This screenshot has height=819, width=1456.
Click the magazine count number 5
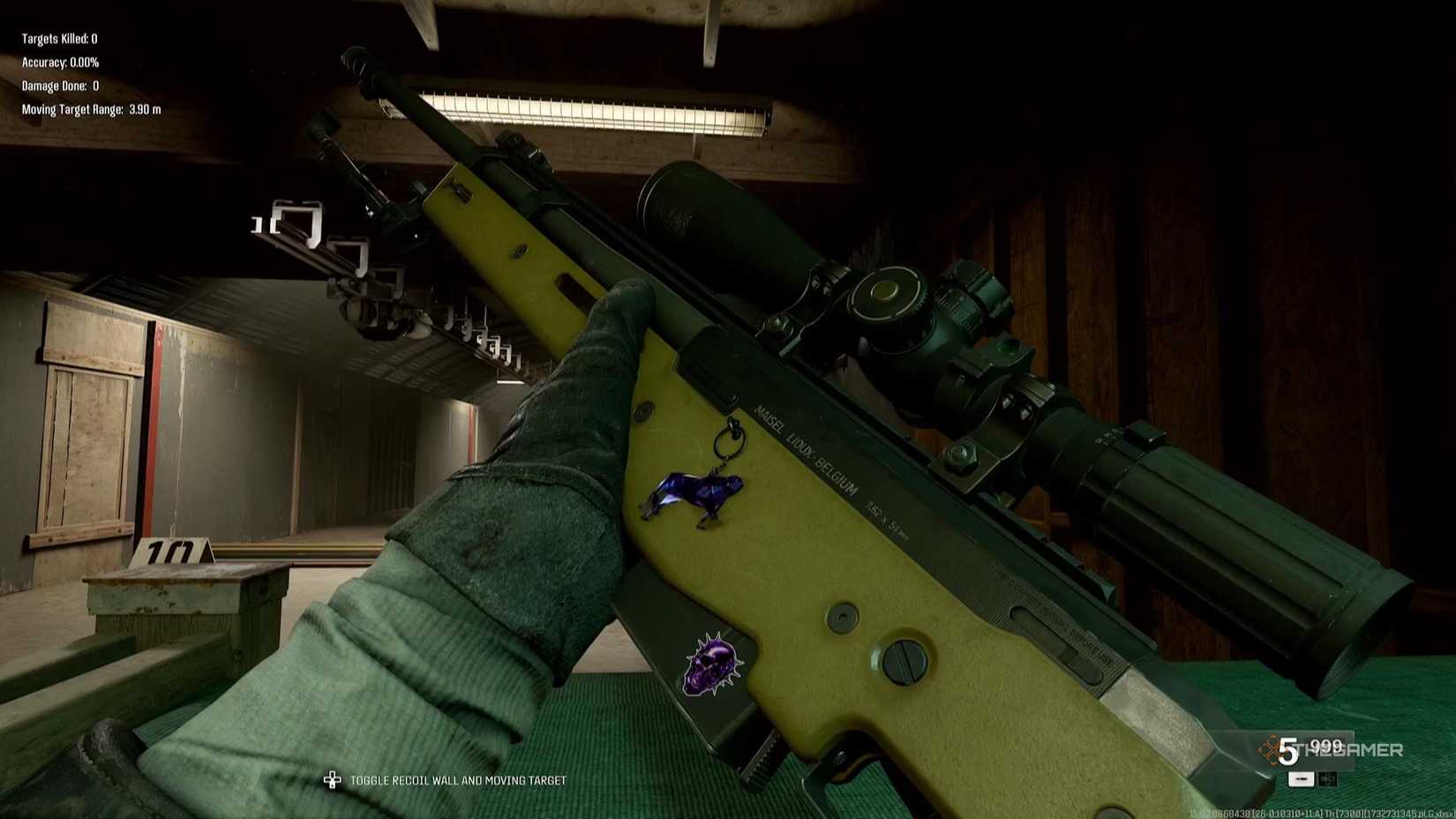click(1287, 750)
